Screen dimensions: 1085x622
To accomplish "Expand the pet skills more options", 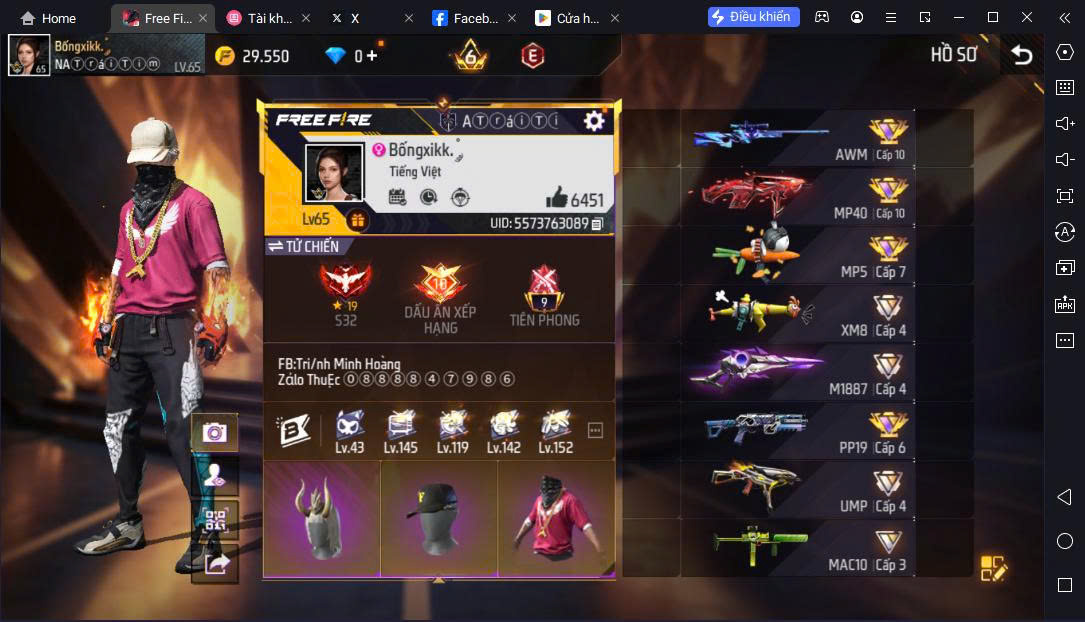I will click(x=596, y=431).
